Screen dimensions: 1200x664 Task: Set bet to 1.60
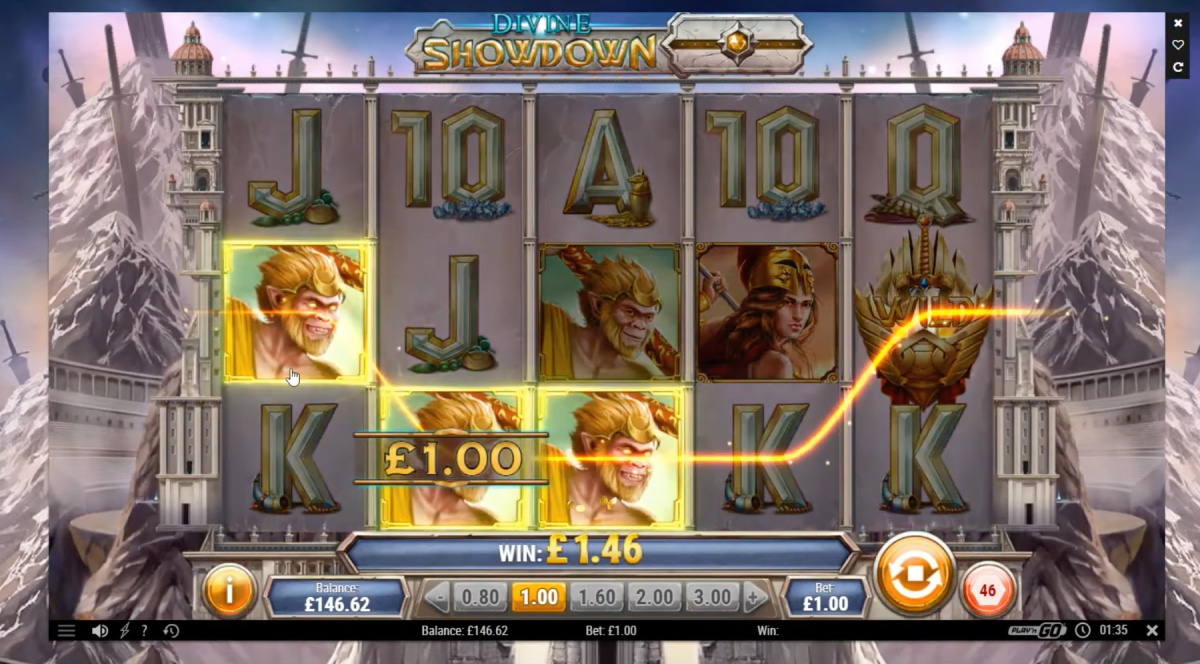coord(597,597)
